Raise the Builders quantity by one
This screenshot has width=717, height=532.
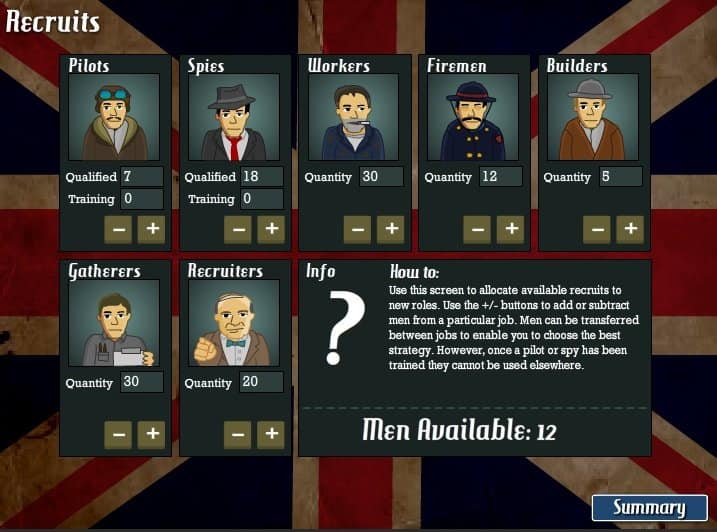click(x=630, y=229)
